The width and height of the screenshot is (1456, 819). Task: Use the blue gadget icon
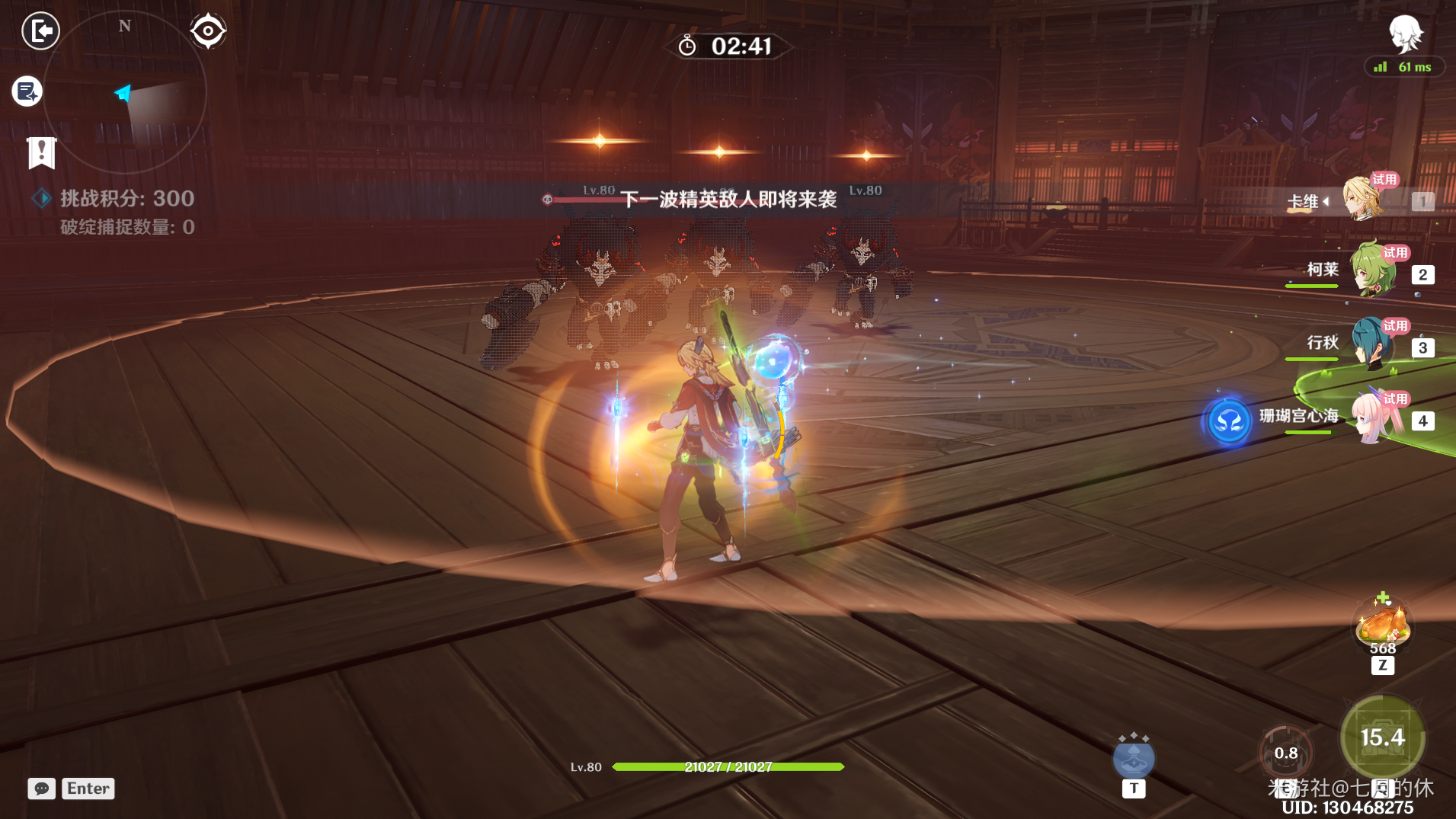tap(1134, 759)
